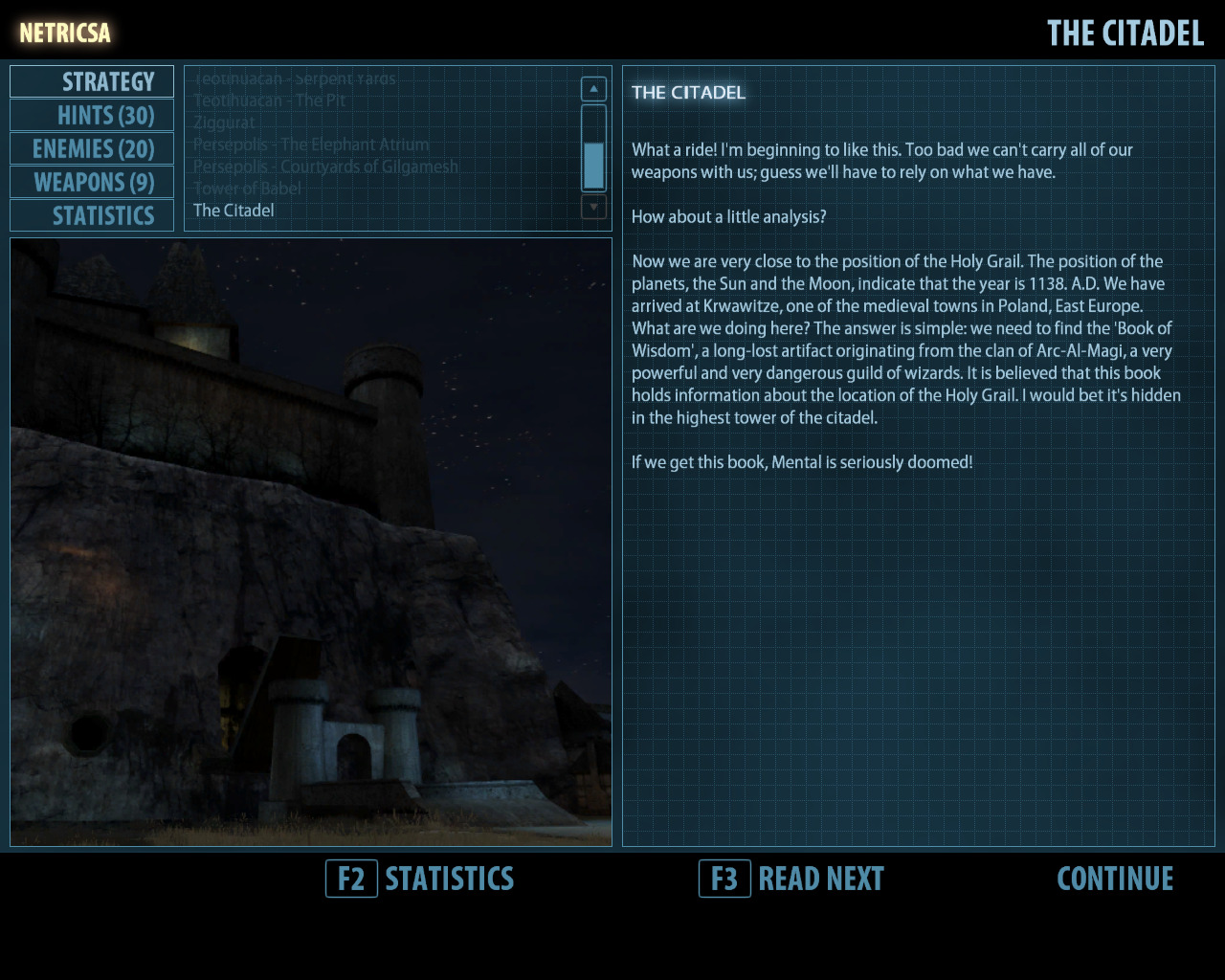Select The Citadel list entry
This screenshot has height=980, width=1225.
pos(234,211)
